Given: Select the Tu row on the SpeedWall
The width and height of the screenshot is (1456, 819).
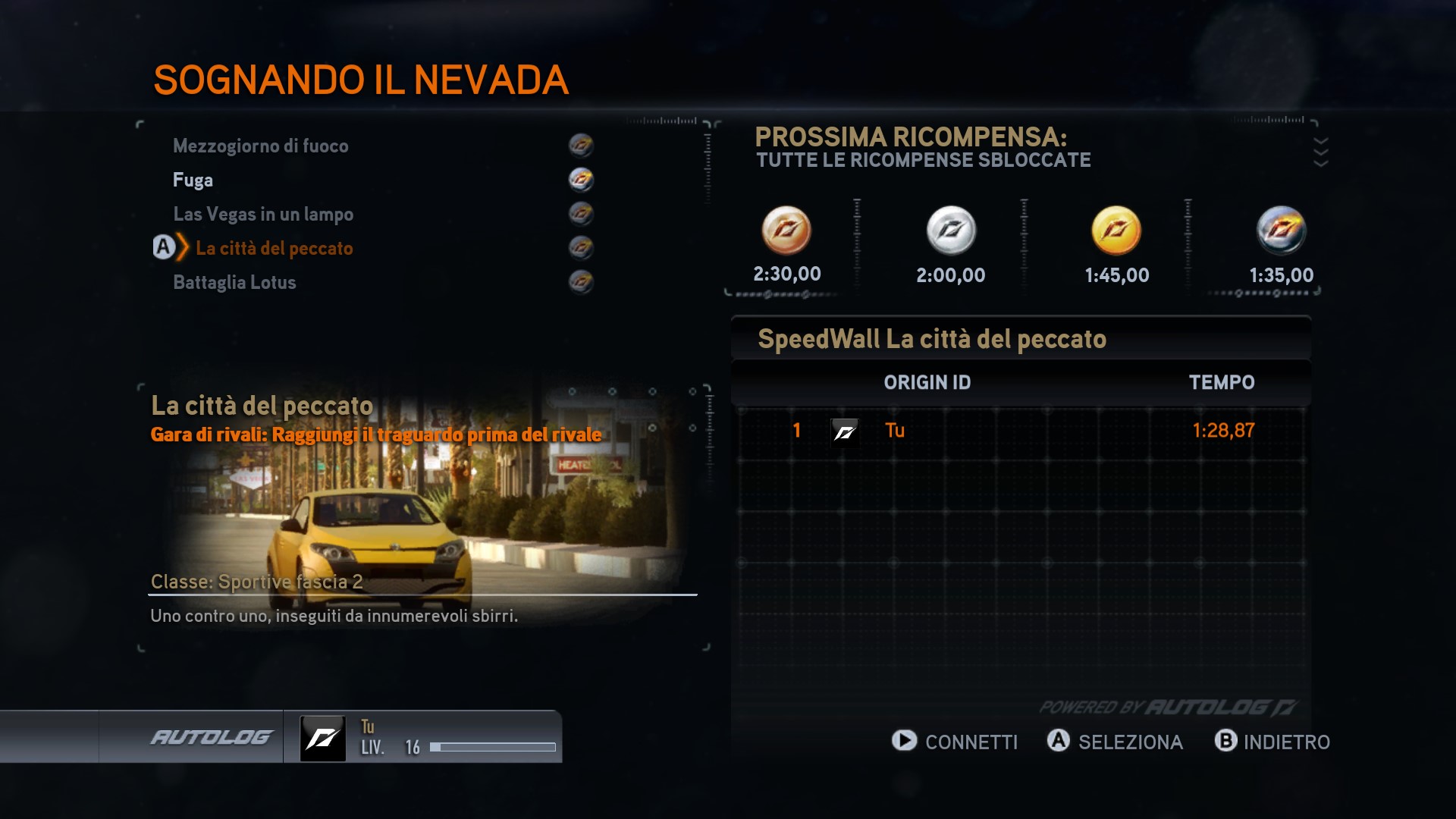Looking at the screenshot, I should [x=1021, y=431].
